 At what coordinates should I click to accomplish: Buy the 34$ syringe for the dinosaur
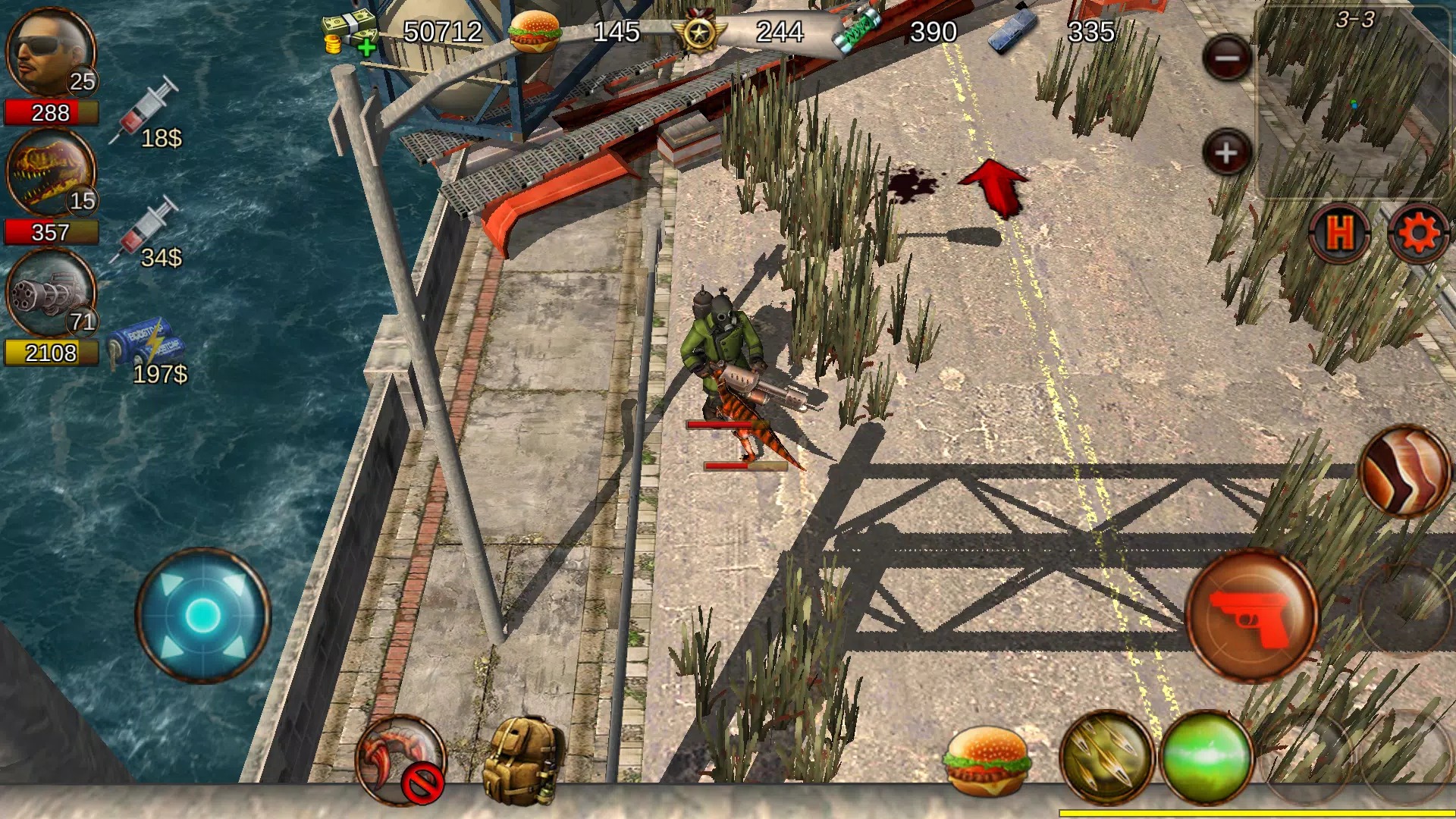coord(149,233)
